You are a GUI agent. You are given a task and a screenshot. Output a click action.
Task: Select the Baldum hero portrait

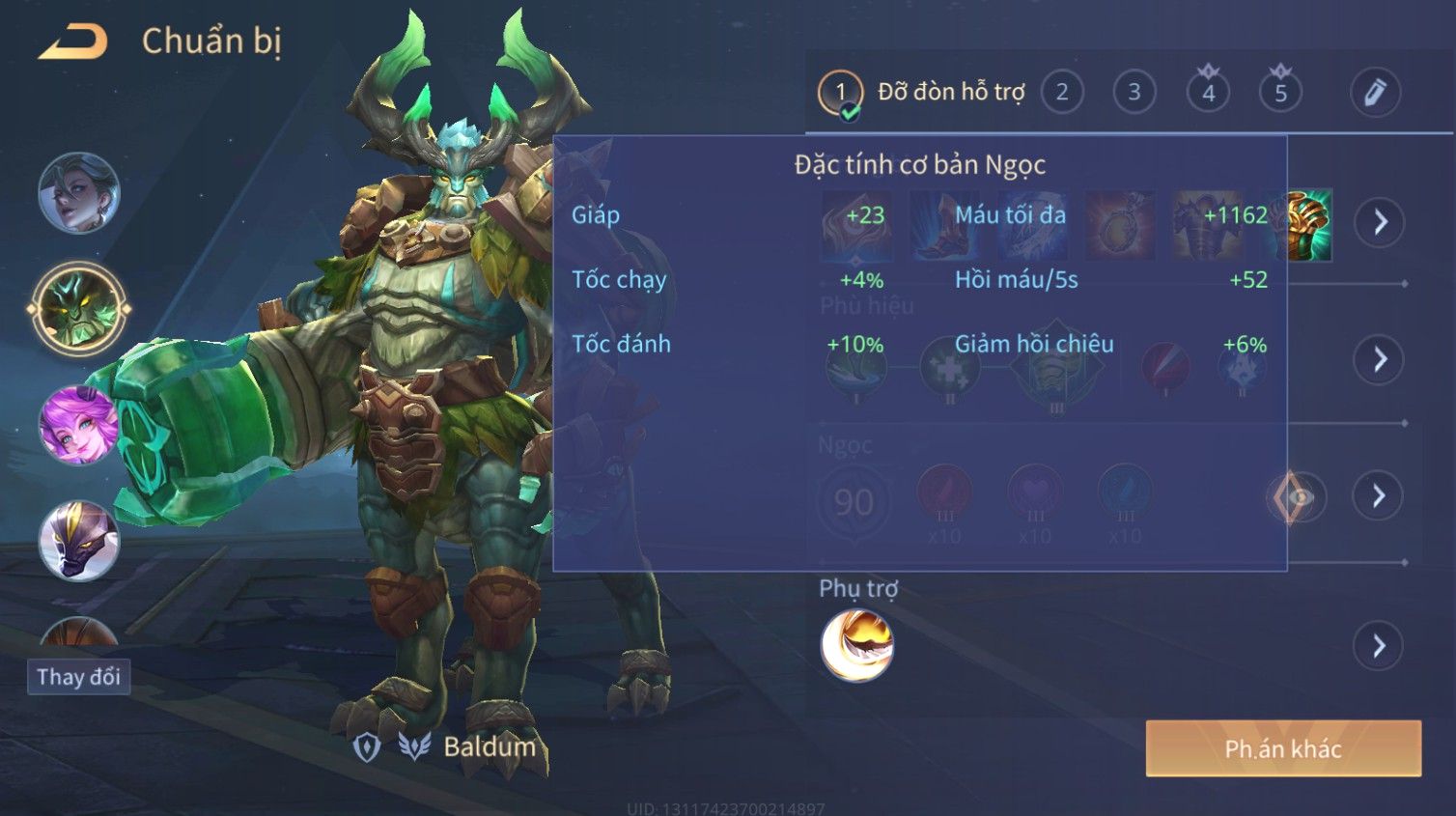78,309
